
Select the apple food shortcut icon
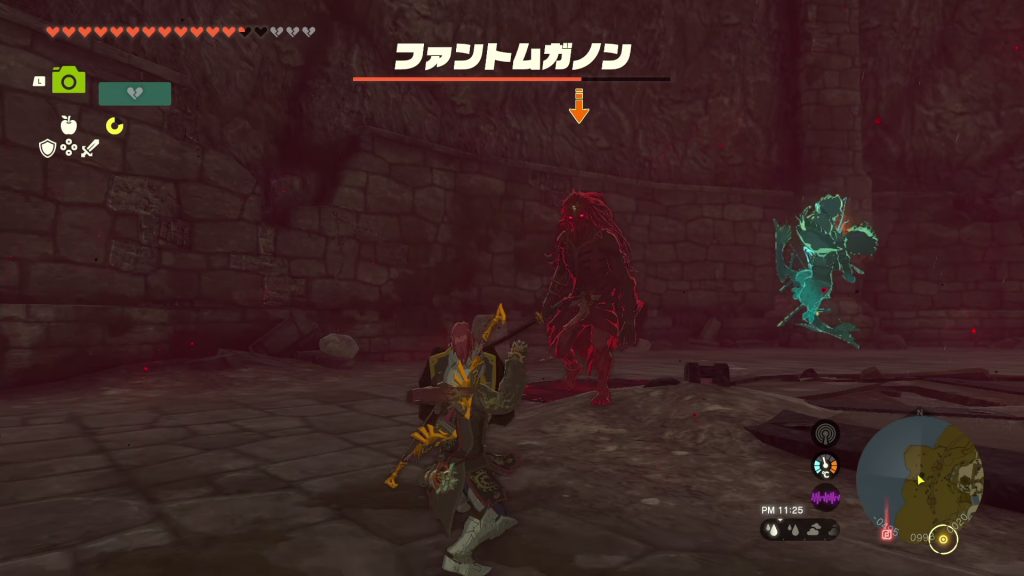[69, 125]
